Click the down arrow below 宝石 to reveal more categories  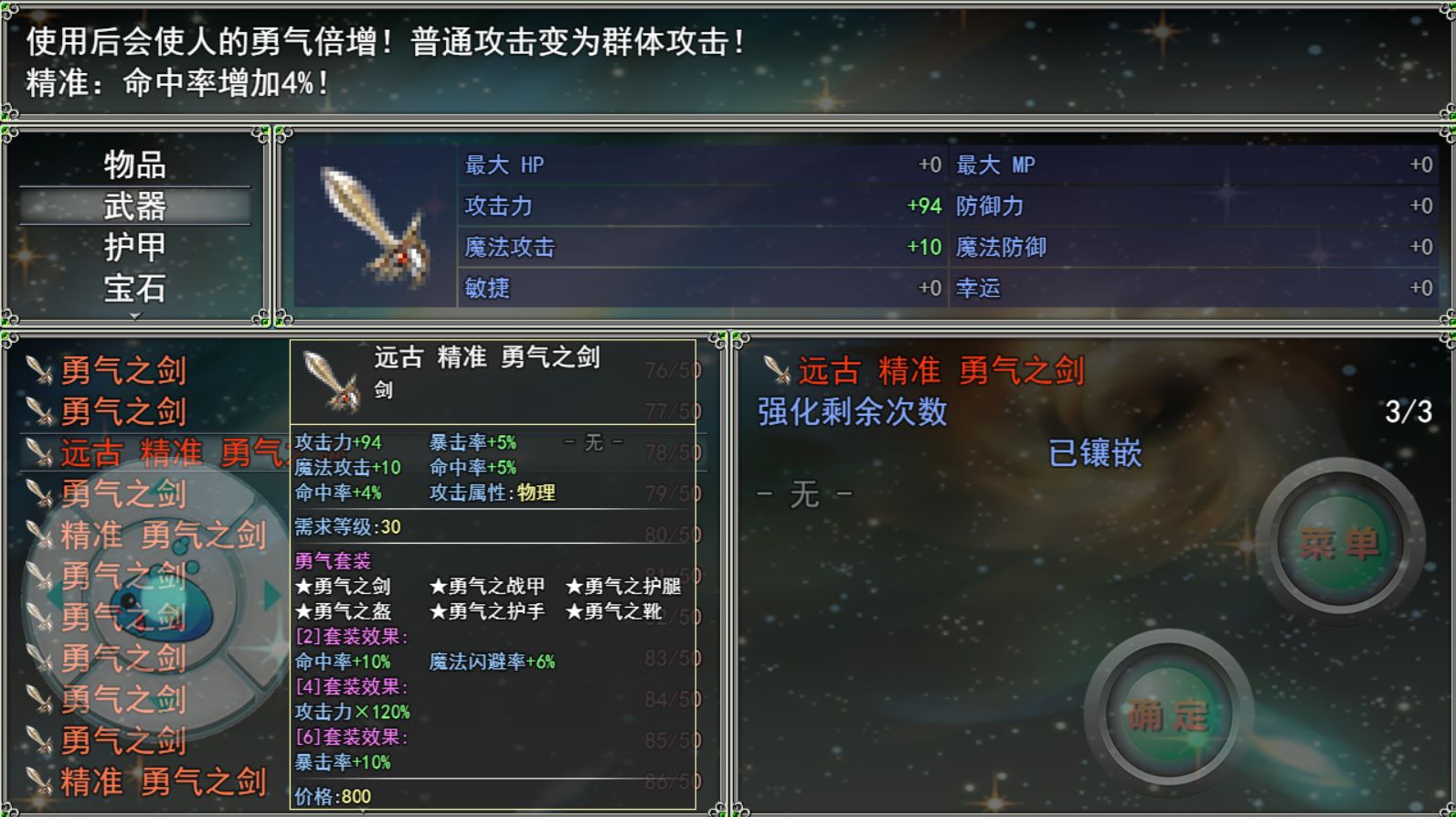click(x=137, y=317)
